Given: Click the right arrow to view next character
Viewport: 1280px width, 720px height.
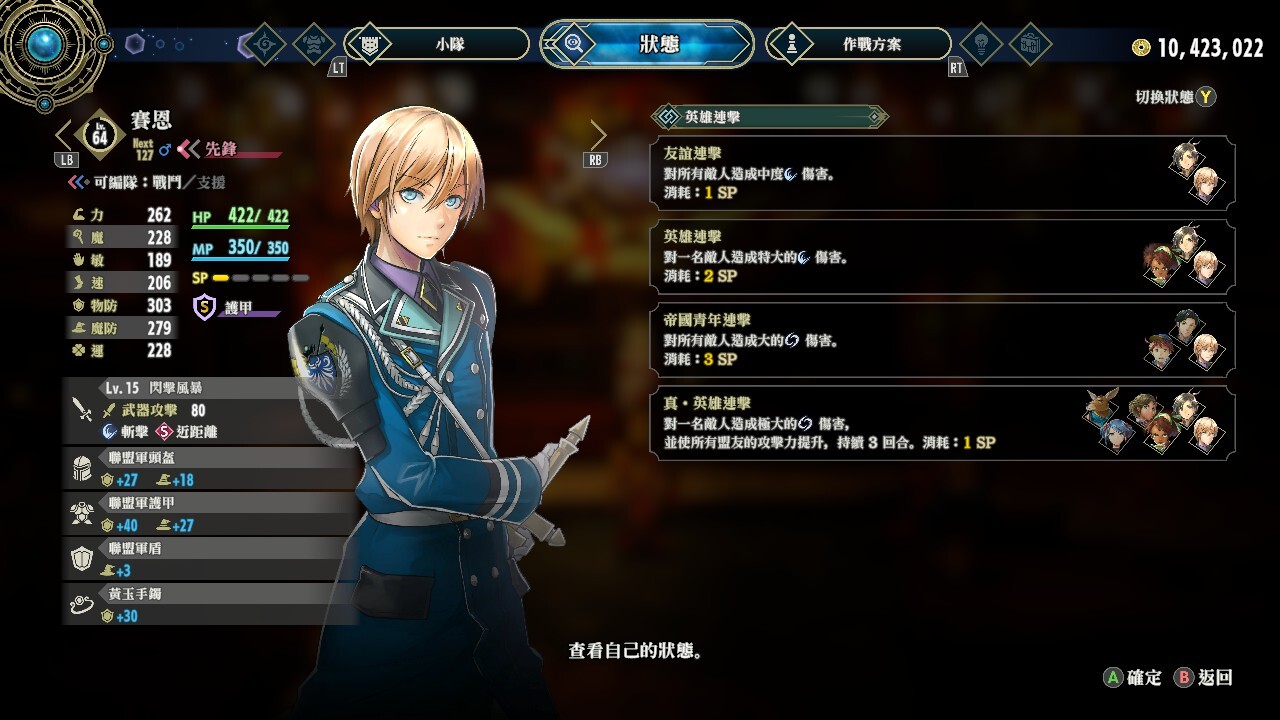Looking at the screenshot, I should click(x=598, y=134).
